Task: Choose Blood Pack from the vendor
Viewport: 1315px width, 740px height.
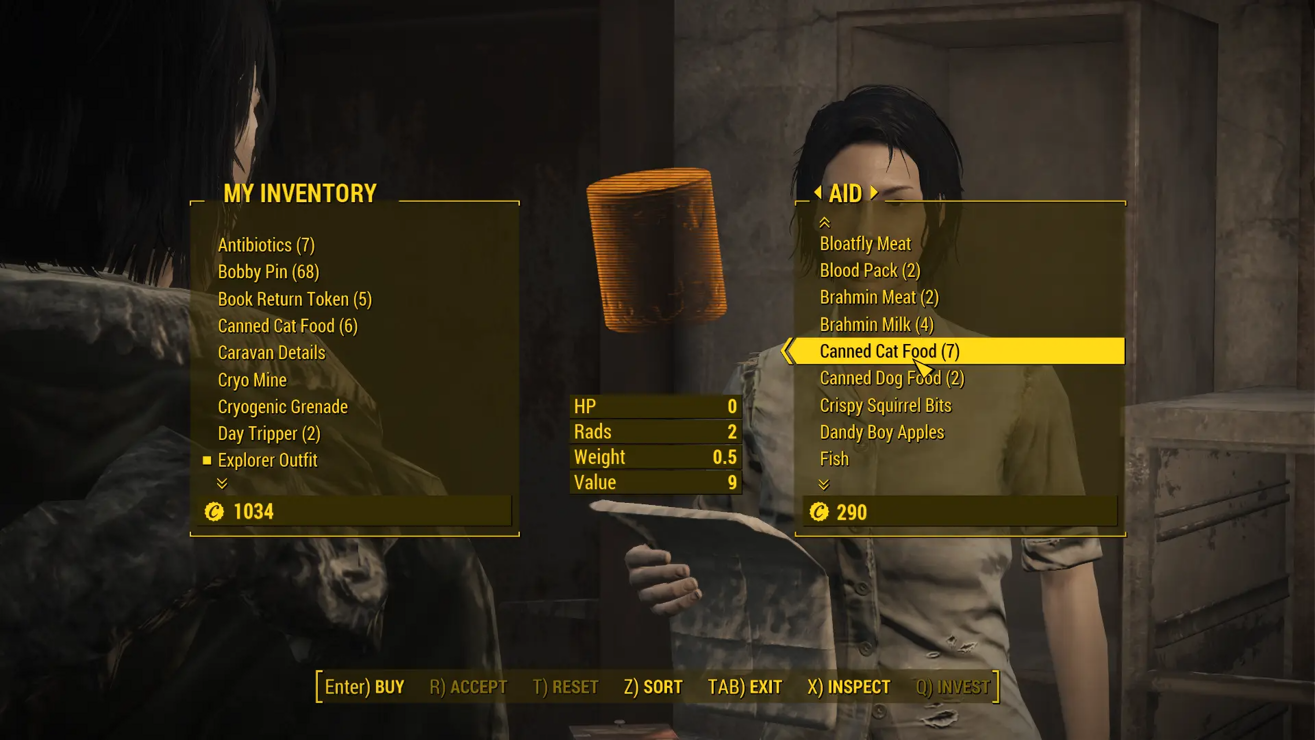Action: click(x=870, y=271)
